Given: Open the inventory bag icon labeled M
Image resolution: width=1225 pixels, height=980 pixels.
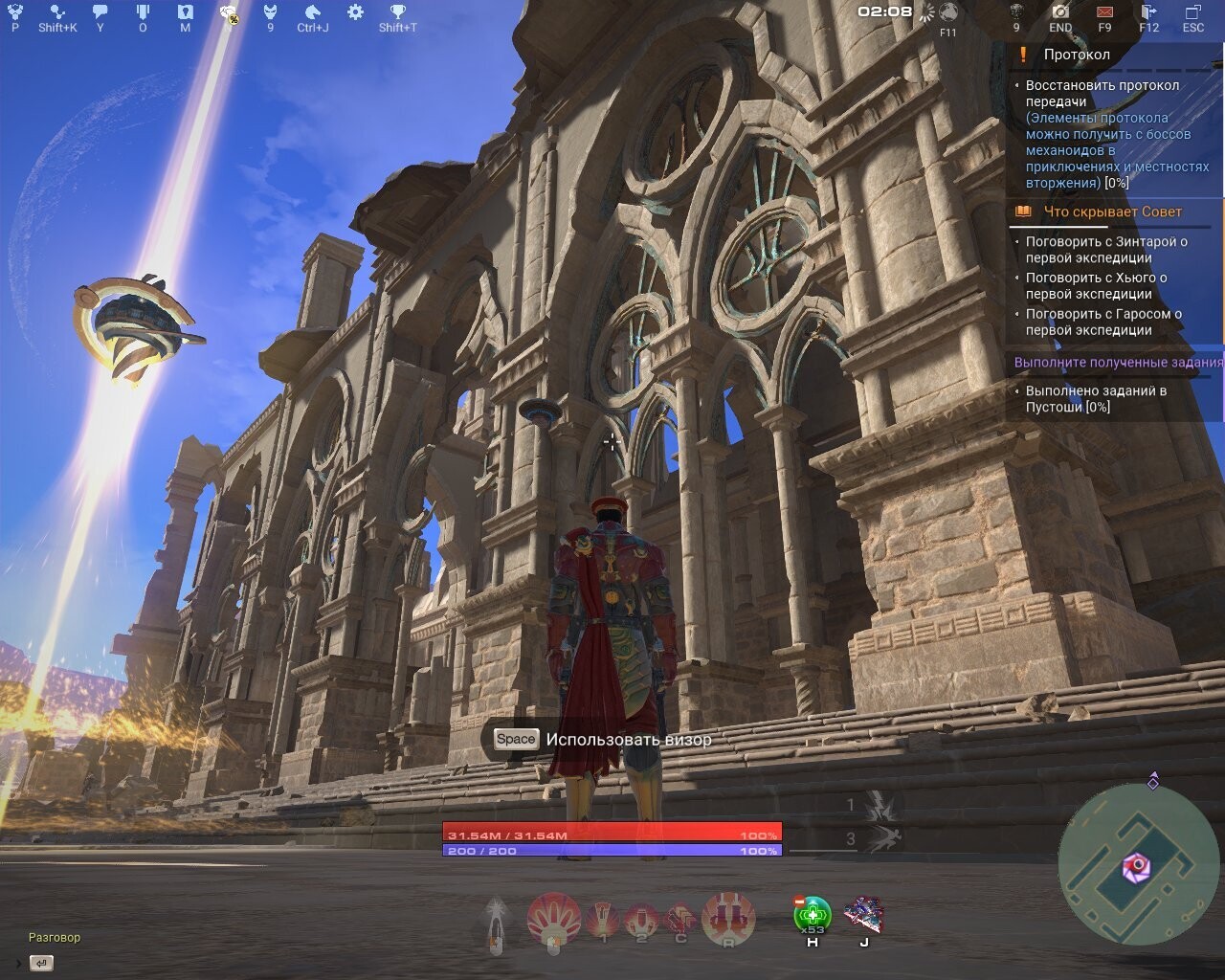Looking at the screenshot, I should 185,12.
